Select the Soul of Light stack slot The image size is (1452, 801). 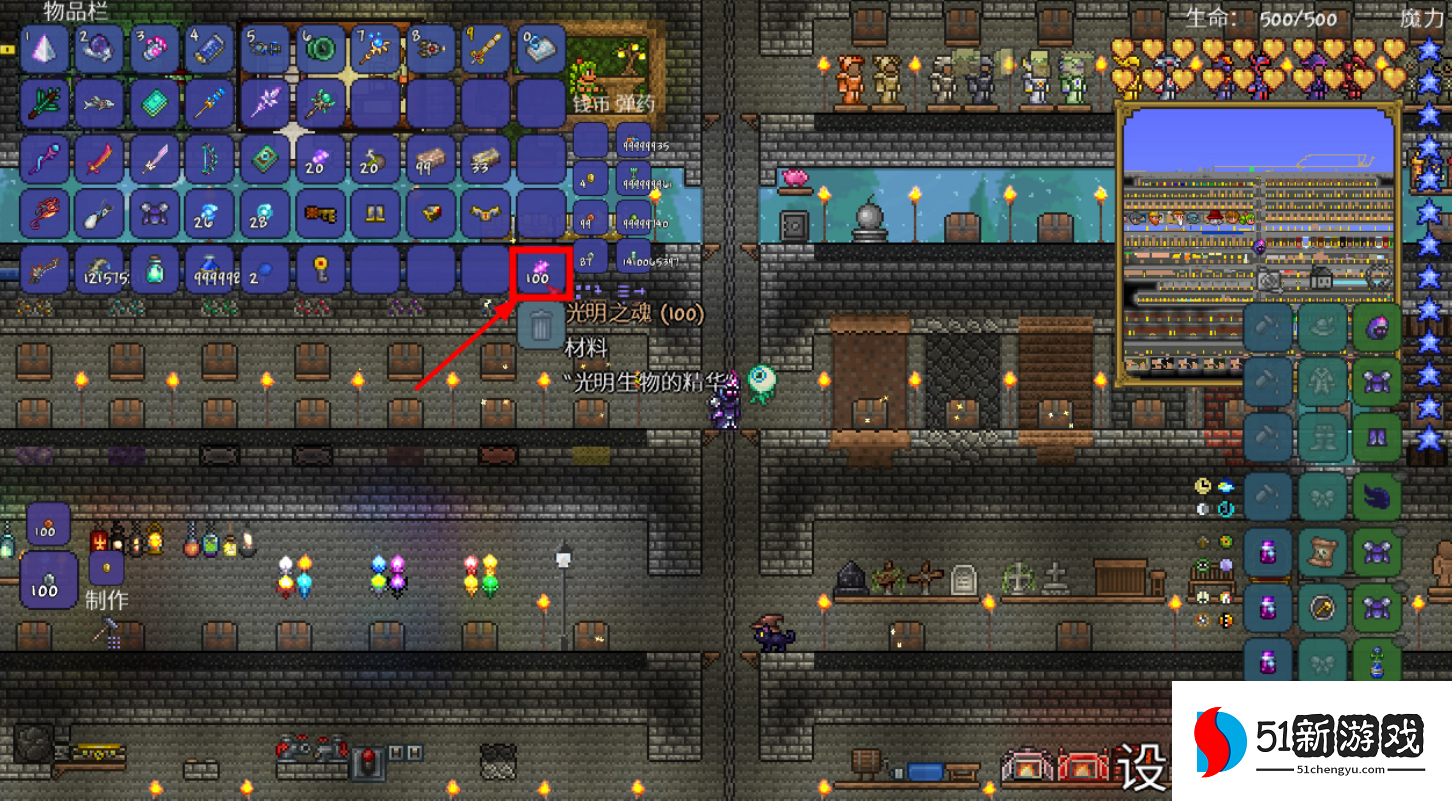pyautogui.click(x=540, y=270)
